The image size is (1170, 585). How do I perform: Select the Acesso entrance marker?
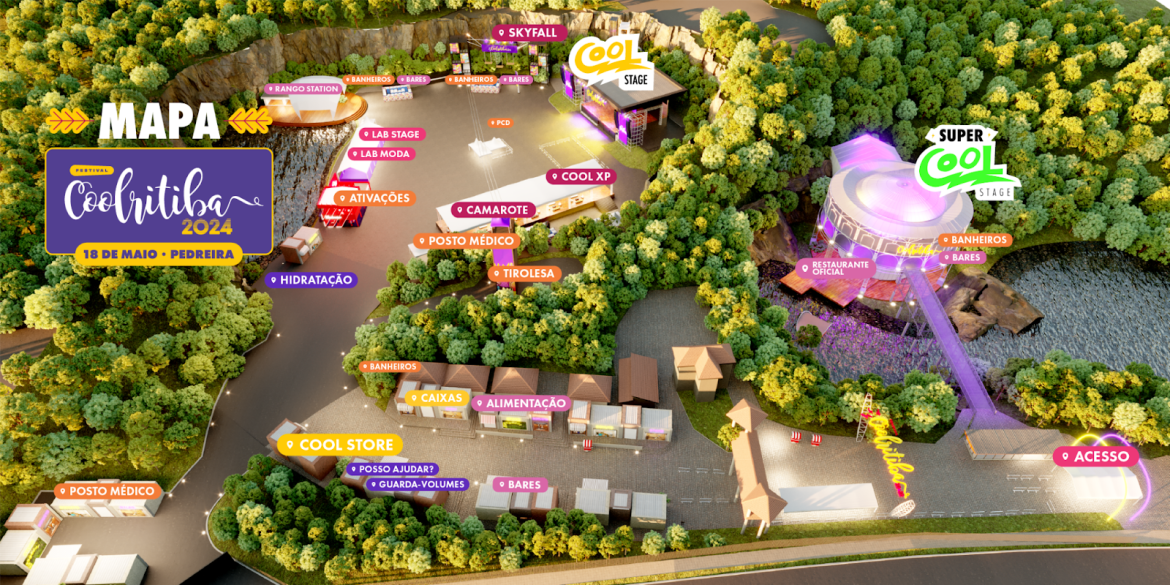tap(1096, 457)
